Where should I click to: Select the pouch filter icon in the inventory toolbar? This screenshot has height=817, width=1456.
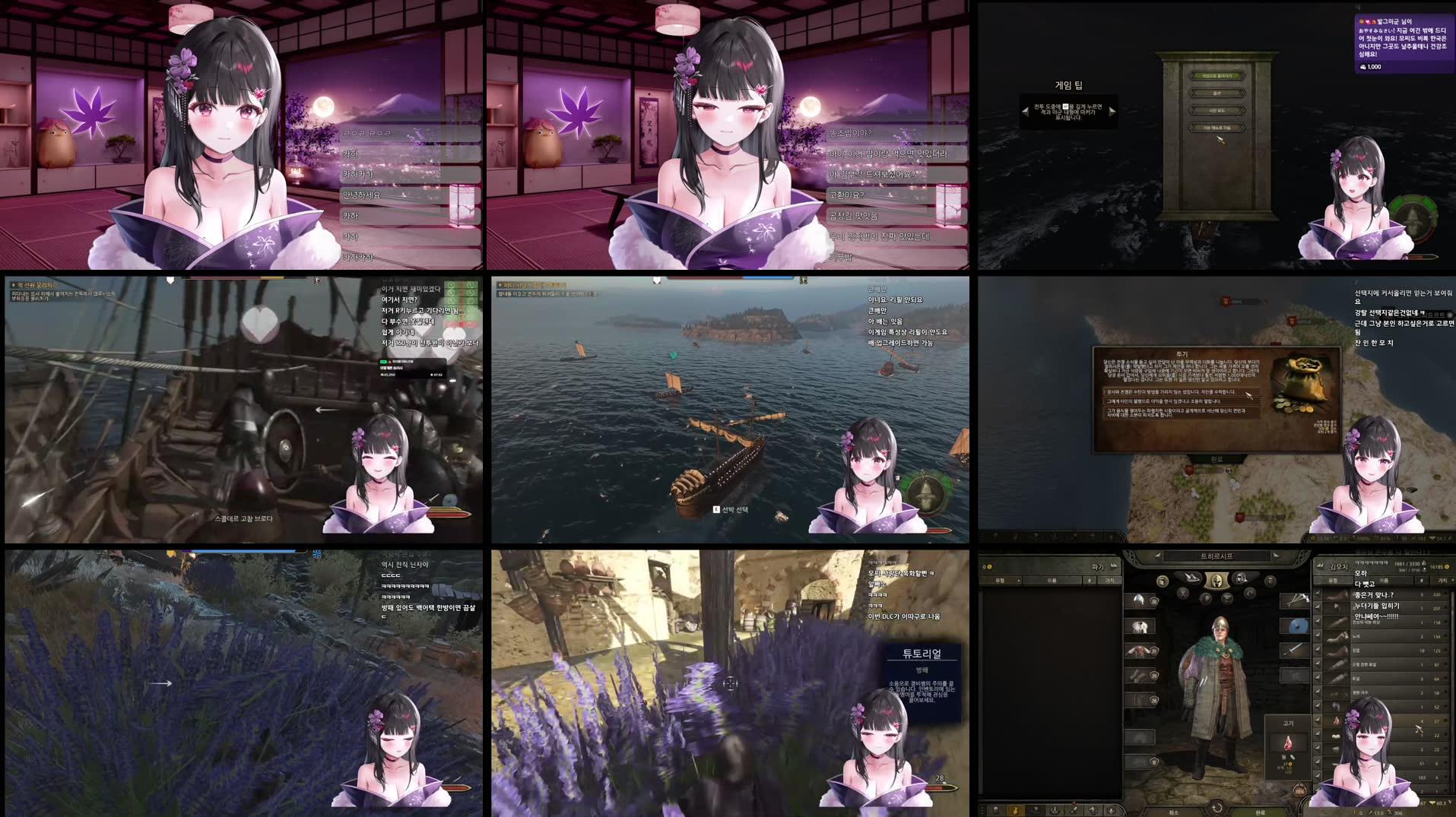click(1016, 810)
